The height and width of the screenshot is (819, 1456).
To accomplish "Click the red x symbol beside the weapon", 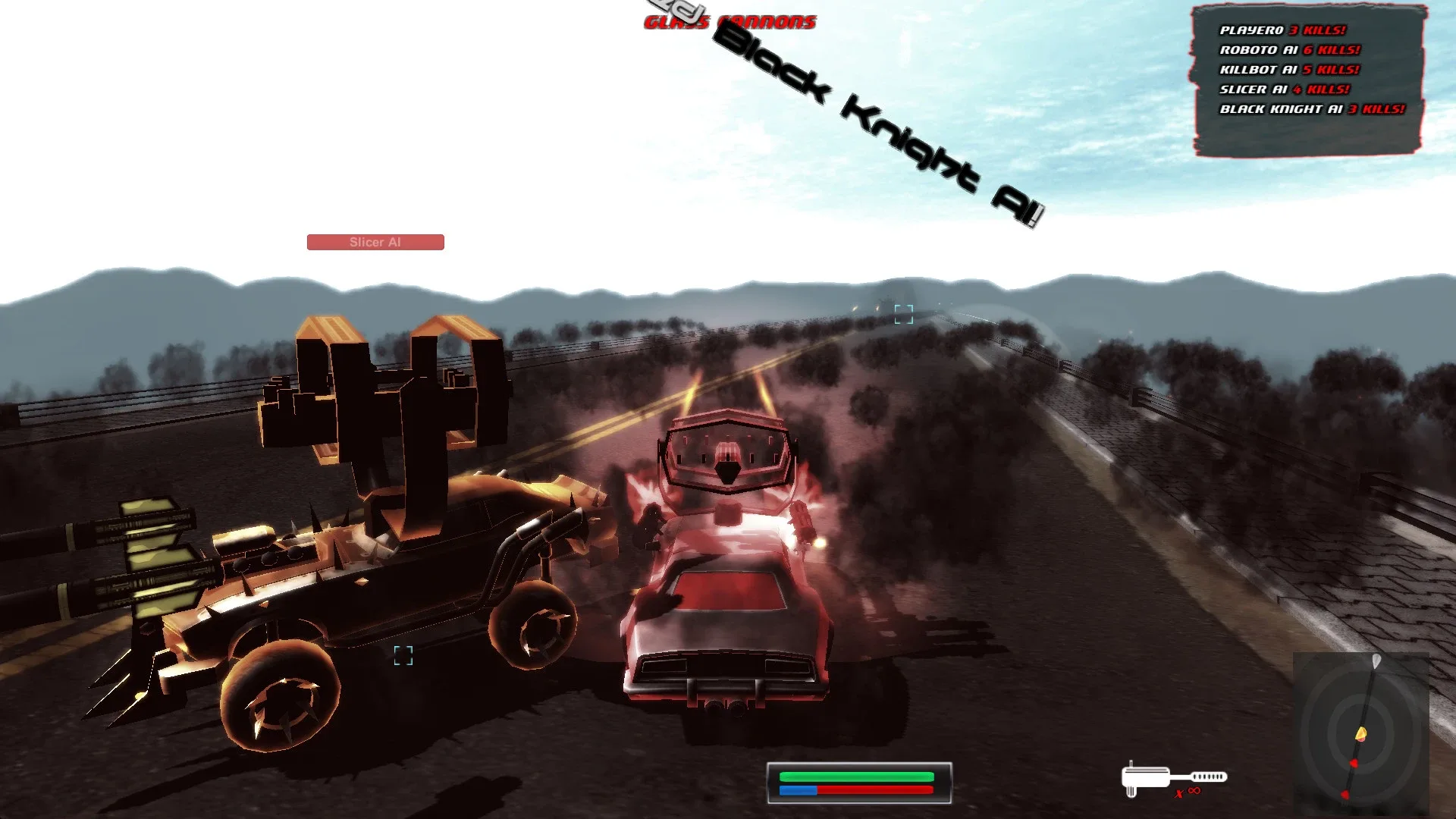I will (x=1179, y=792).
